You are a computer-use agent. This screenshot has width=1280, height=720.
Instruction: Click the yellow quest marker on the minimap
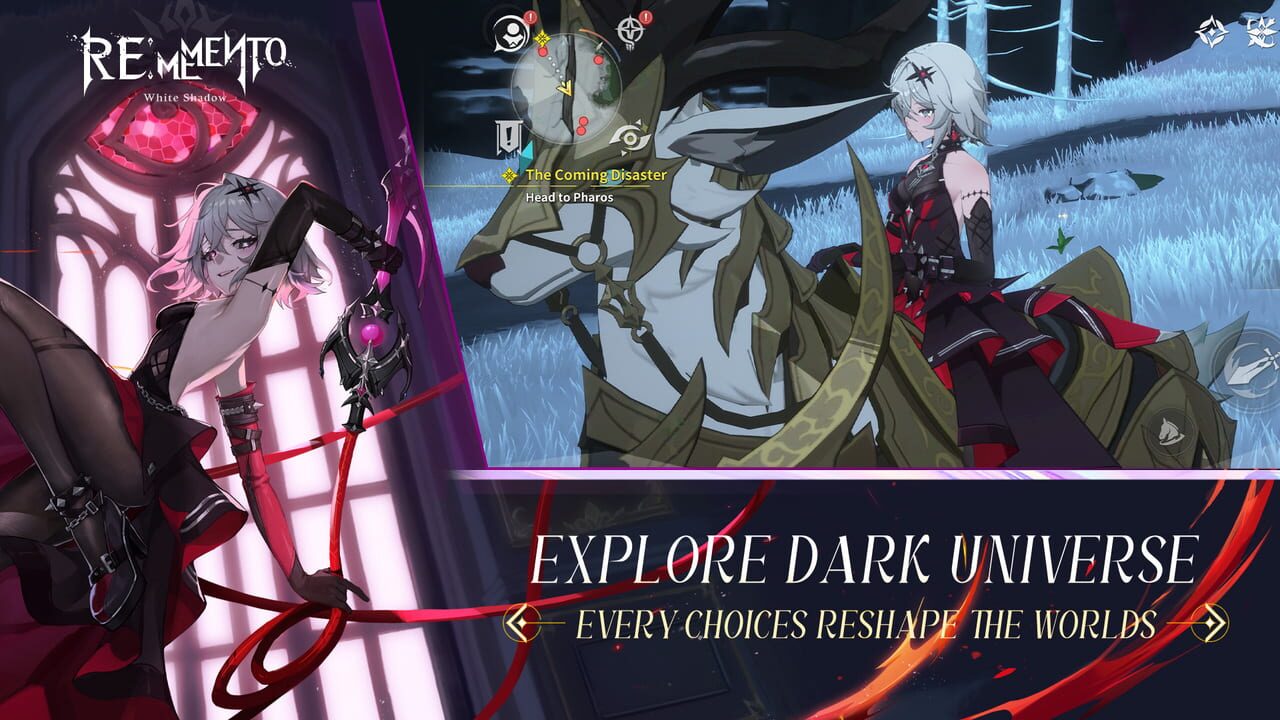click(542, 39)
